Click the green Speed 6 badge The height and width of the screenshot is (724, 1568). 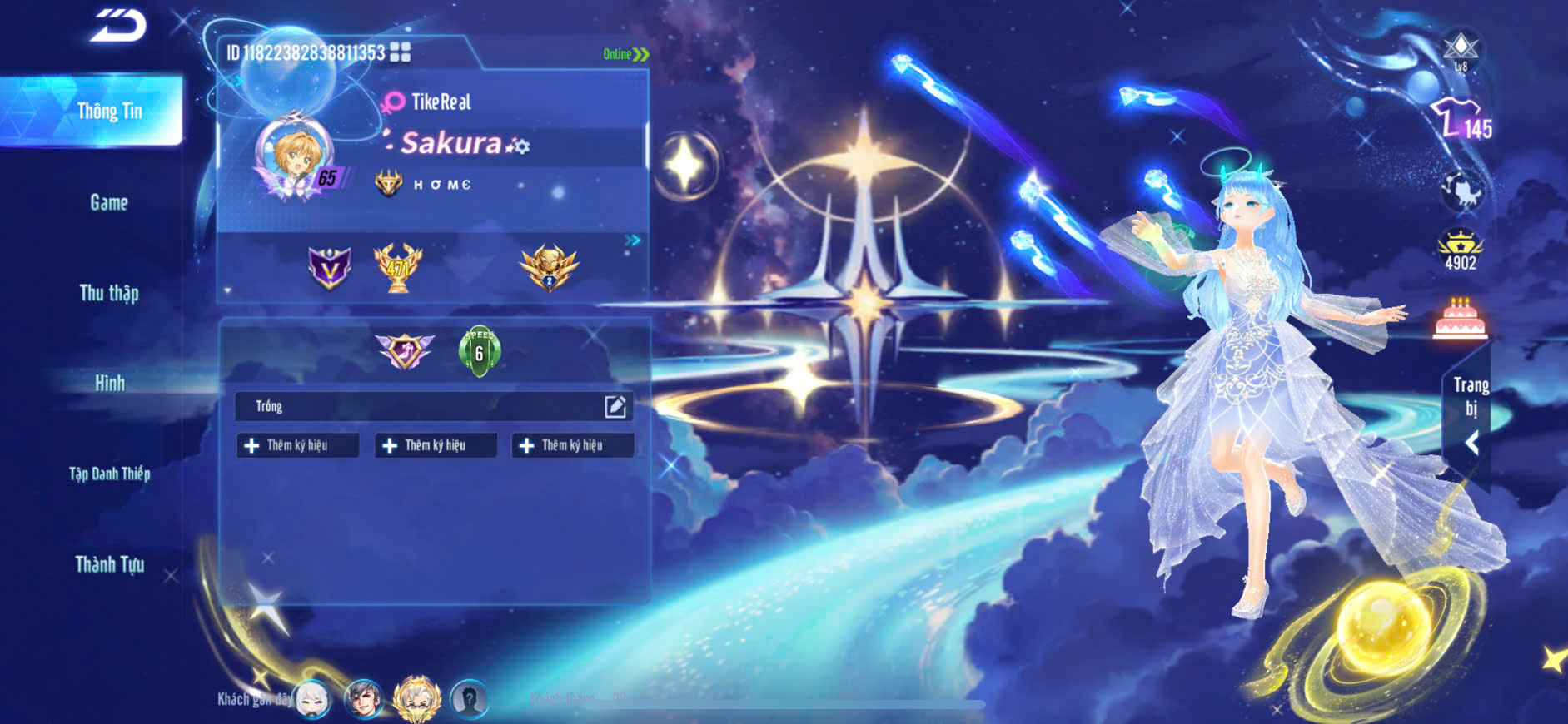coord(479,351)
